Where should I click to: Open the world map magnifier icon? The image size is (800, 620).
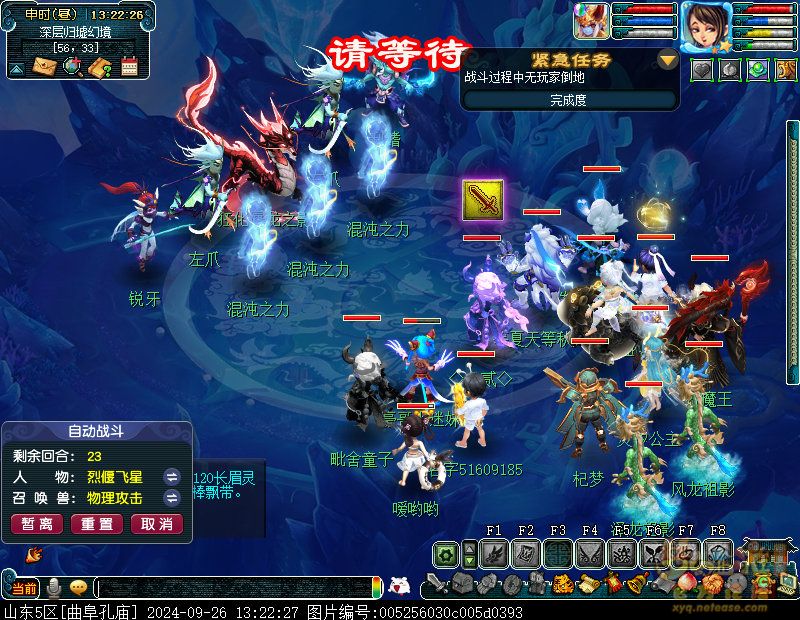(x=72, y=67)
